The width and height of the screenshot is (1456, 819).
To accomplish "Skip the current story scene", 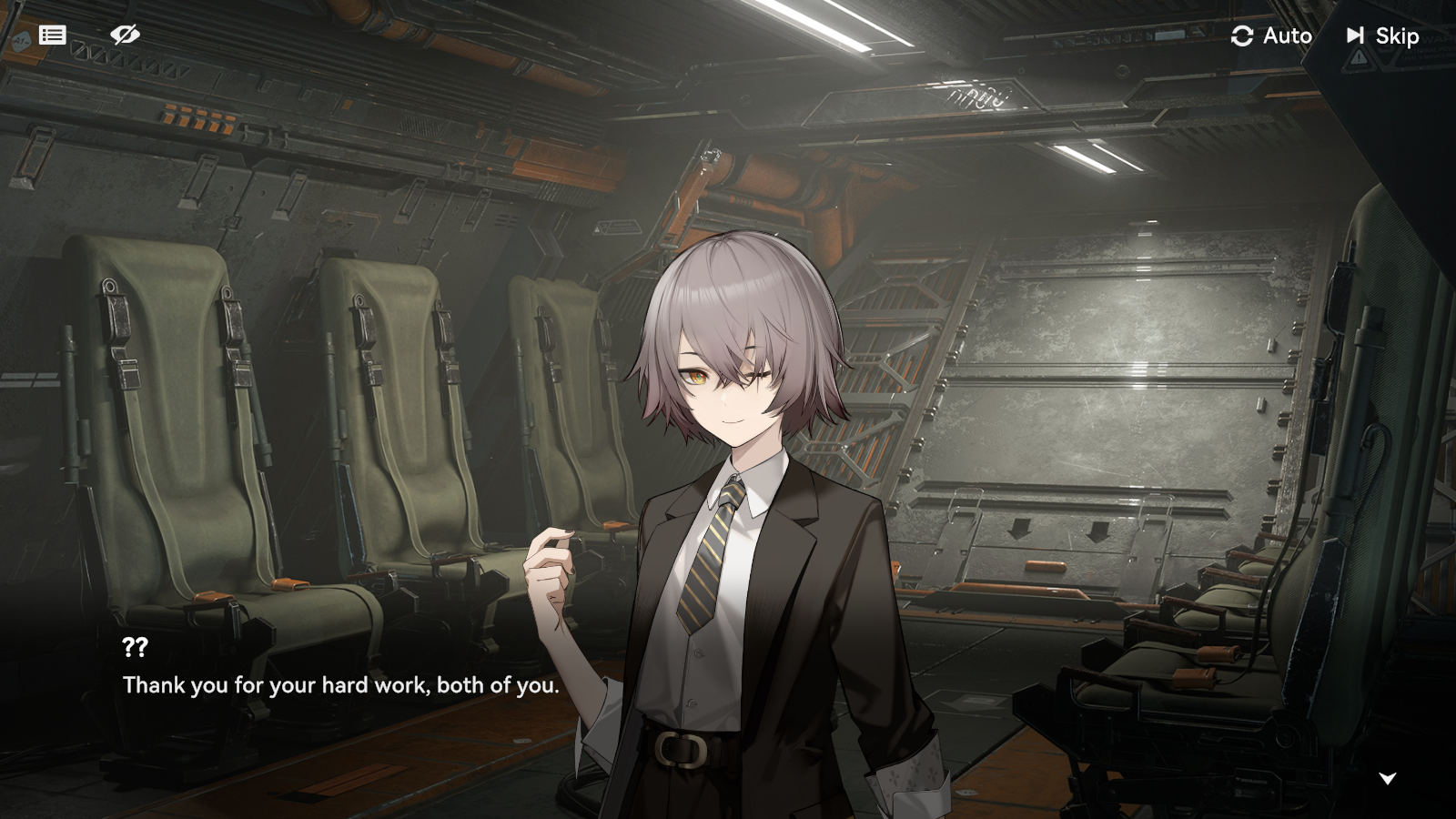I will [x=1382, y=35].
